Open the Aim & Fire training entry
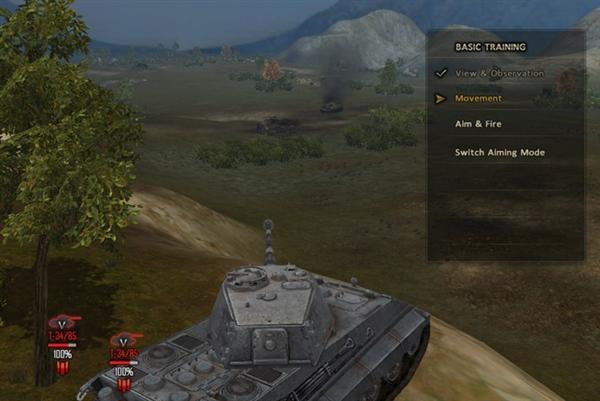The height and width of the screenshot is (401, 600). coord(478,124)
